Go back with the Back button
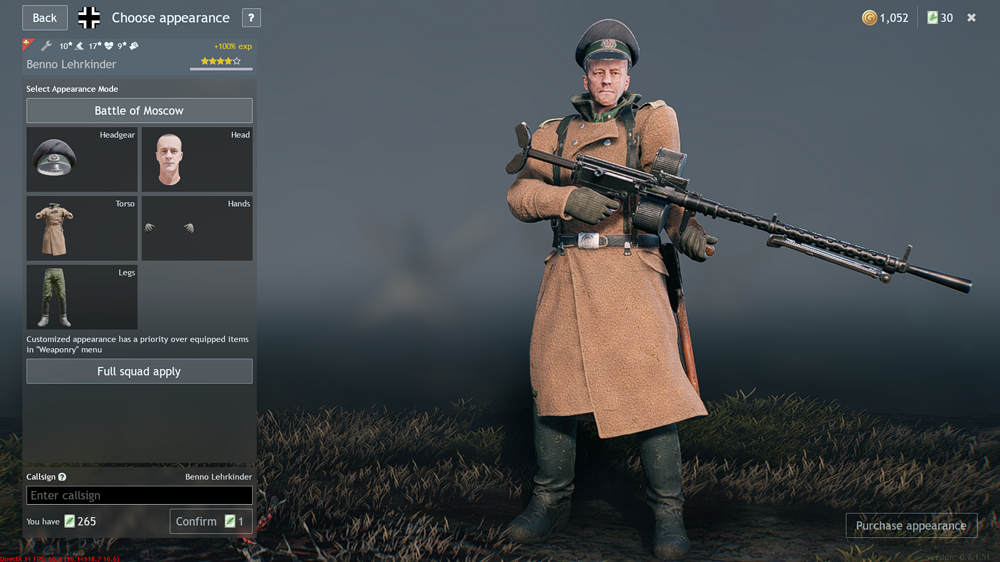Viewport: 1000px width, 562px height. click(x=45, y=18)
